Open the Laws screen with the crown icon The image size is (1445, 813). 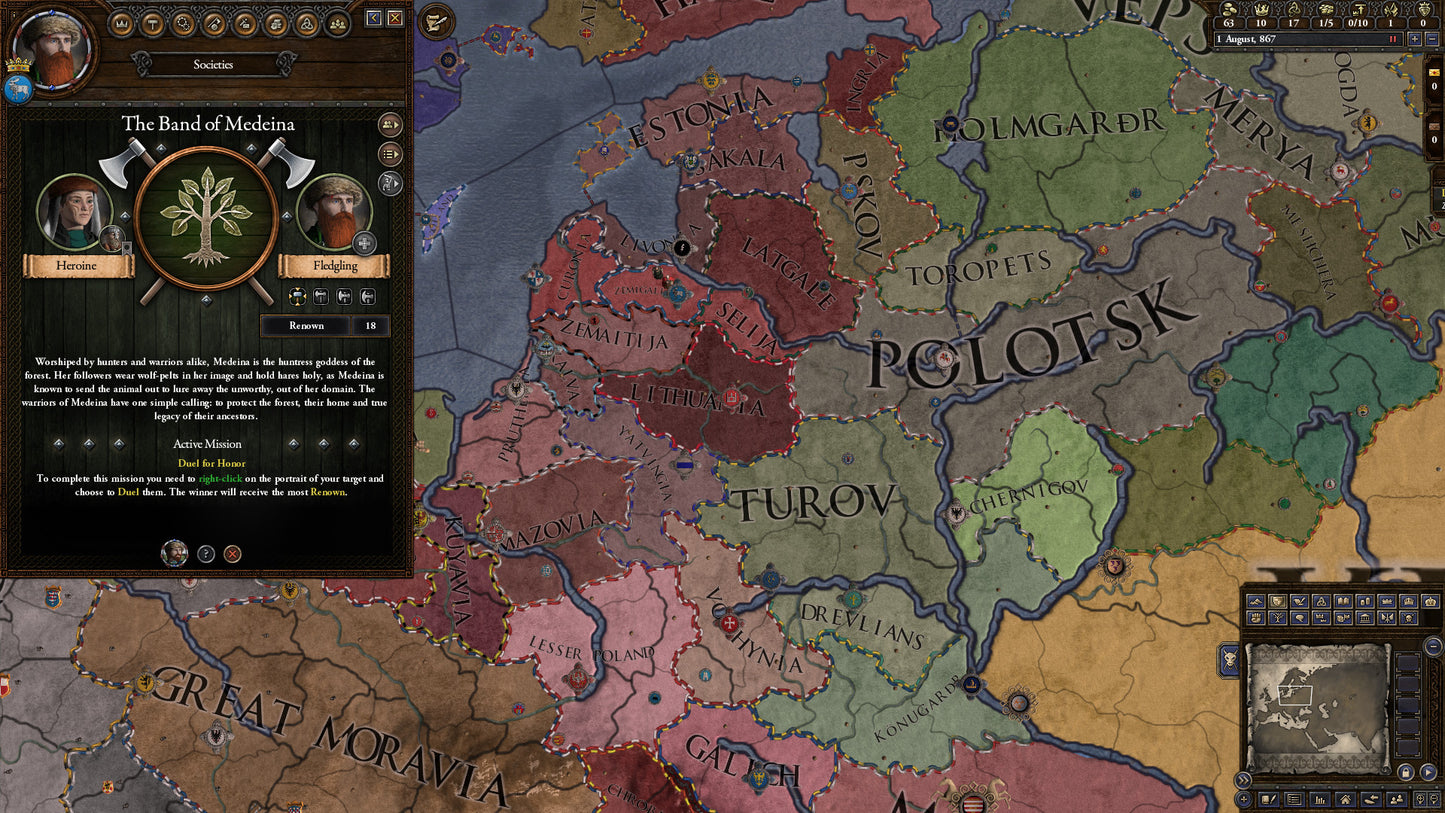121,24
